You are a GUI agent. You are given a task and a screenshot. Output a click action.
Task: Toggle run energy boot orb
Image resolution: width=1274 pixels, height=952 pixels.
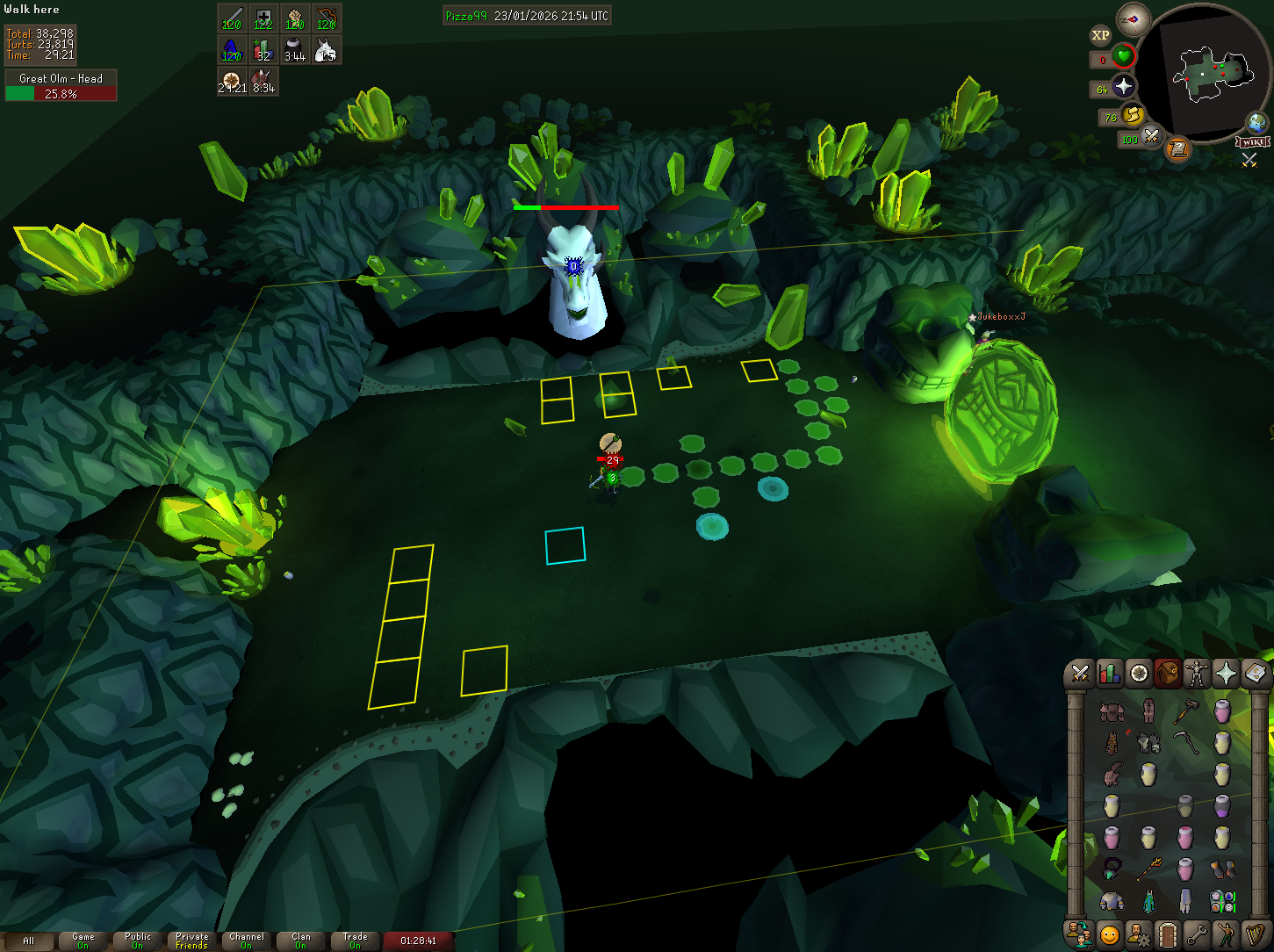click(1133, 114)
